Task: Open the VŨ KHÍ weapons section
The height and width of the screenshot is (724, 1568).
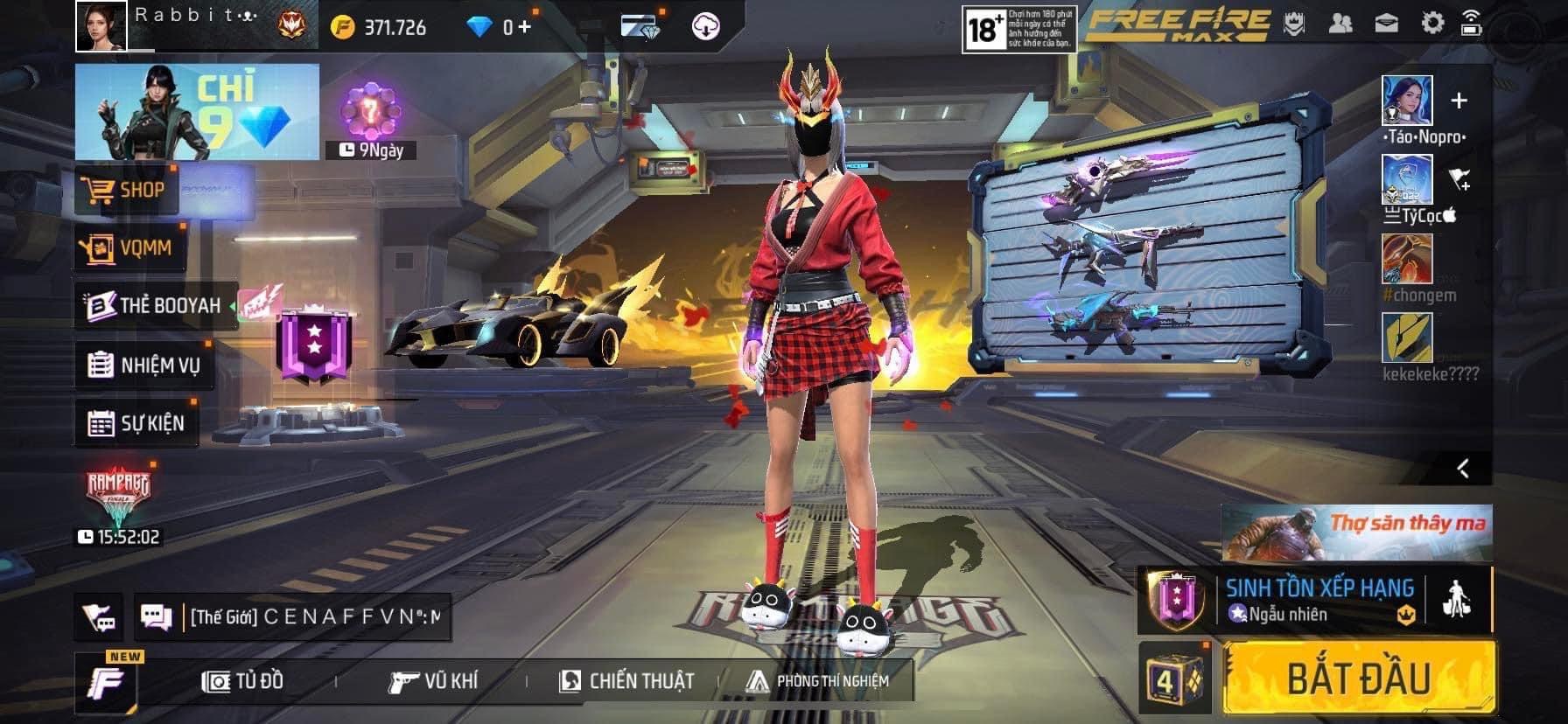Action: pyautogui.click(x=432, y=681)
